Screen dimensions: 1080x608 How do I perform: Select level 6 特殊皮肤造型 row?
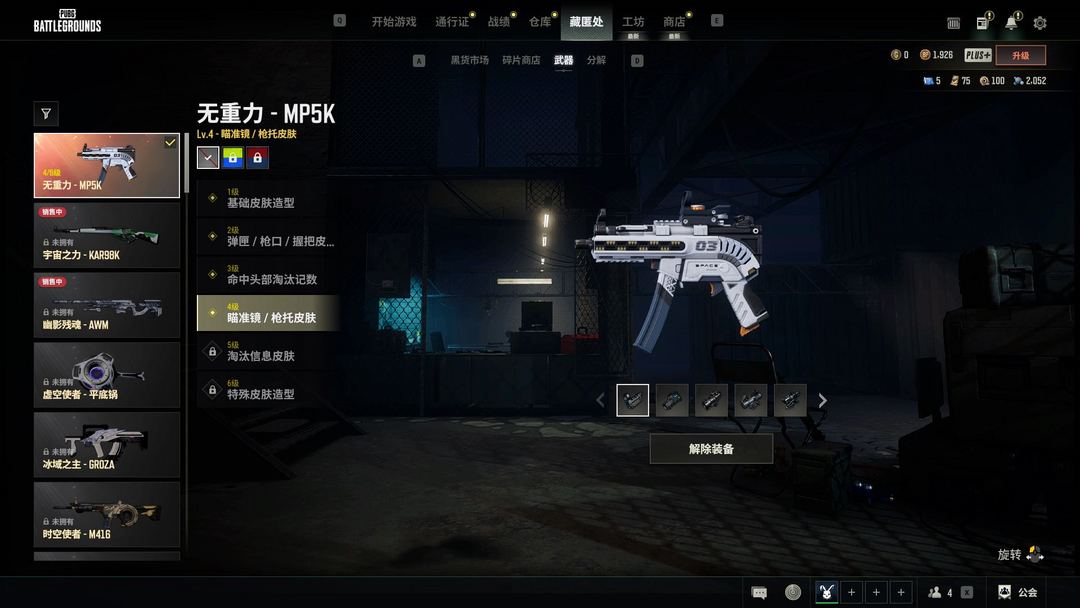[x=268, y=389]
